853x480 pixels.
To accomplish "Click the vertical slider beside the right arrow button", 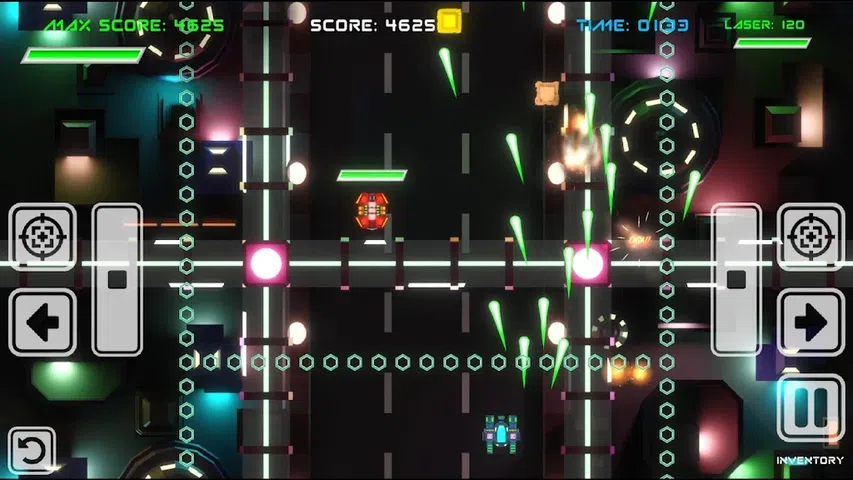I will pos(736,279).
